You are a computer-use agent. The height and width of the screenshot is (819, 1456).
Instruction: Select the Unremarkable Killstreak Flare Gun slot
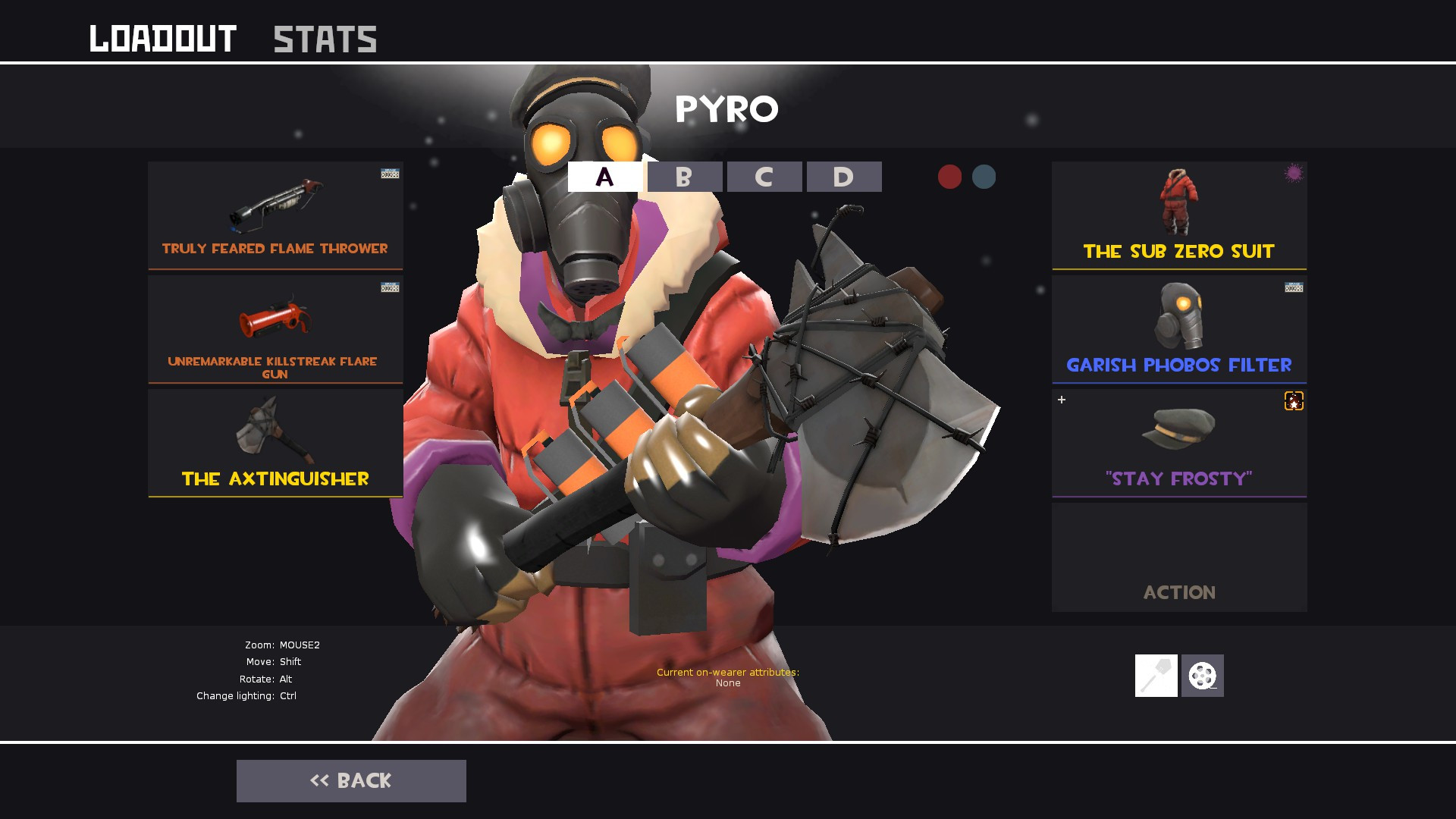coord(275,328)
